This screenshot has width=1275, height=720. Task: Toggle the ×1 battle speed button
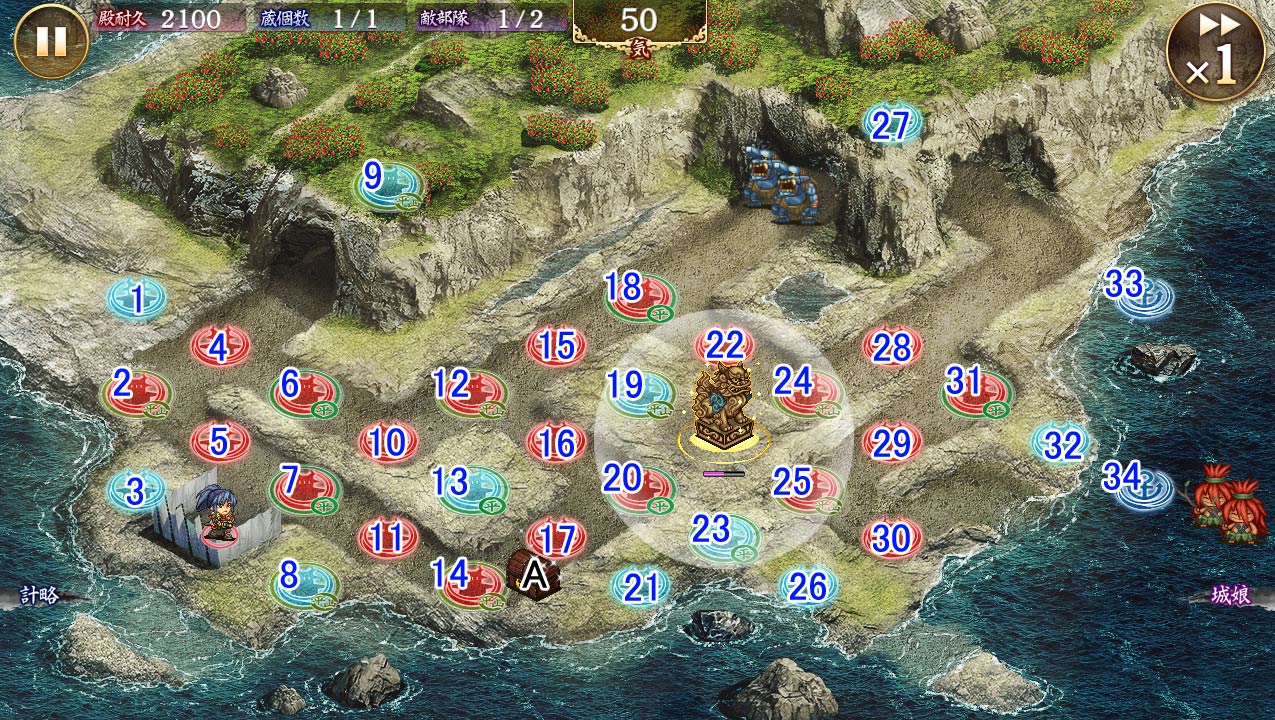(x=1215, y=52)
